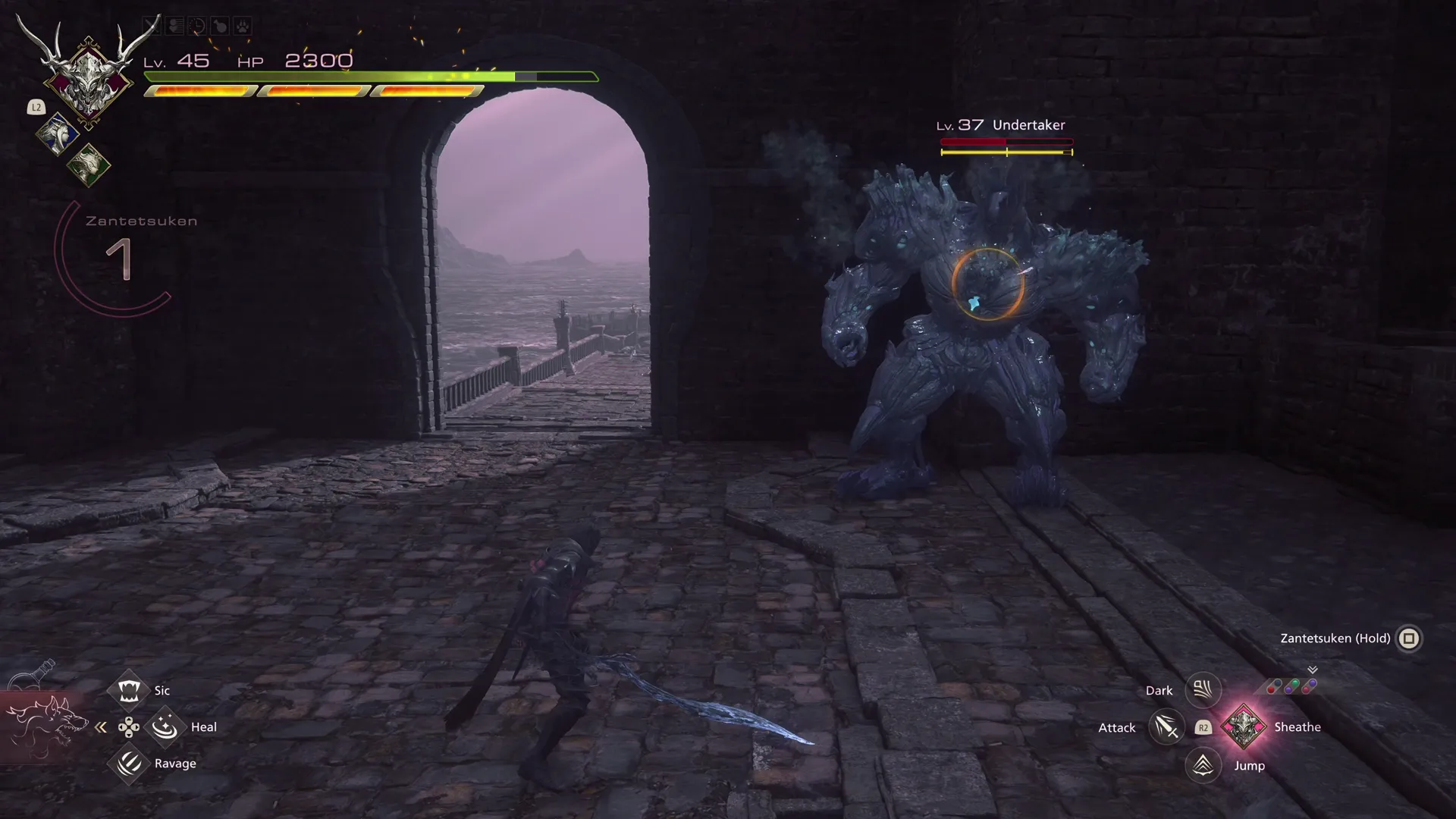Expand the ability set chevron indicator
Image resolution: width=1456 pixels, height=819 pixels.
pos(1311,670)
